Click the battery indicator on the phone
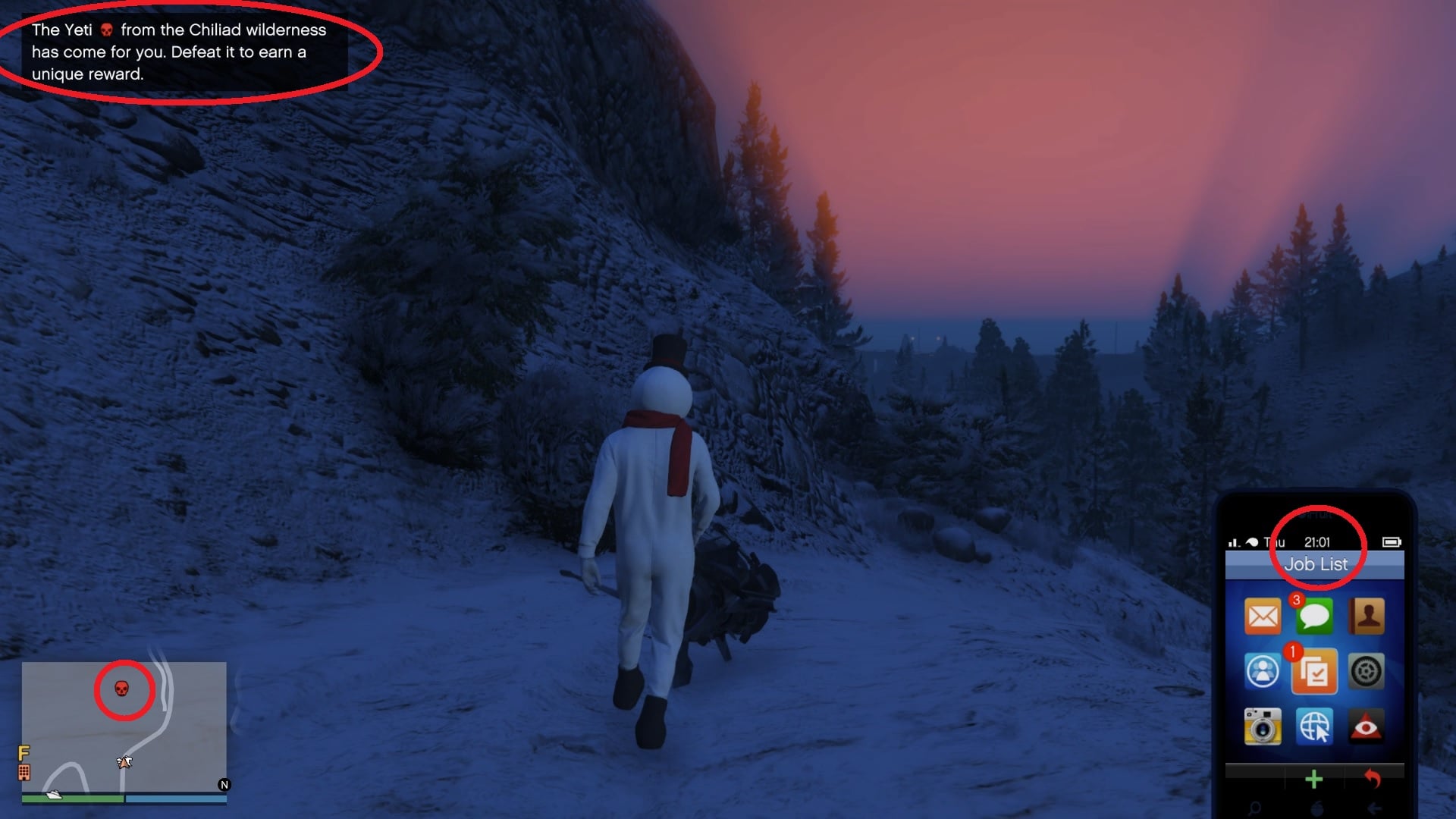 coord(1392,542)
